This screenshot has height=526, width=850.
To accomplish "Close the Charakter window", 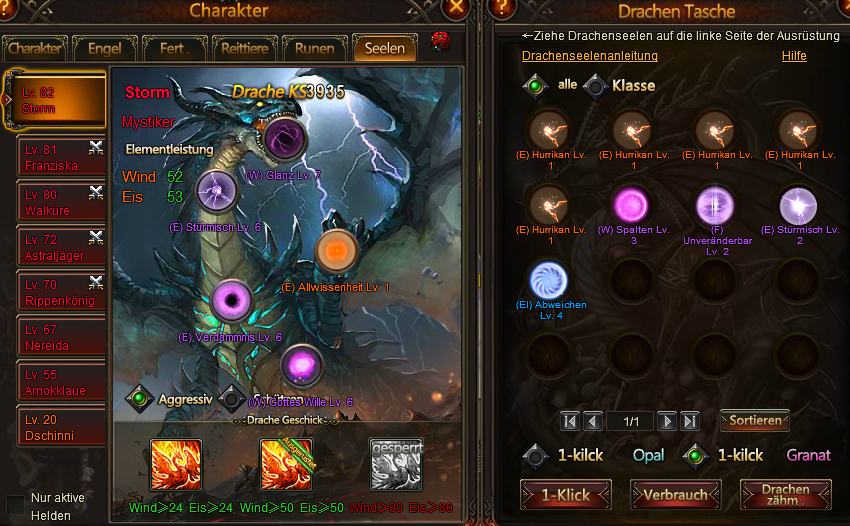I will [x=457, y=9].
